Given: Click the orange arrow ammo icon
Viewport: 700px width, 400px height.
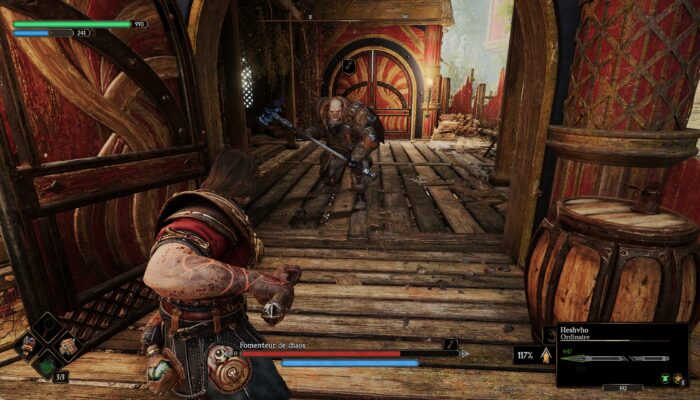Looking at the screenshot, I should coord(546,354).
